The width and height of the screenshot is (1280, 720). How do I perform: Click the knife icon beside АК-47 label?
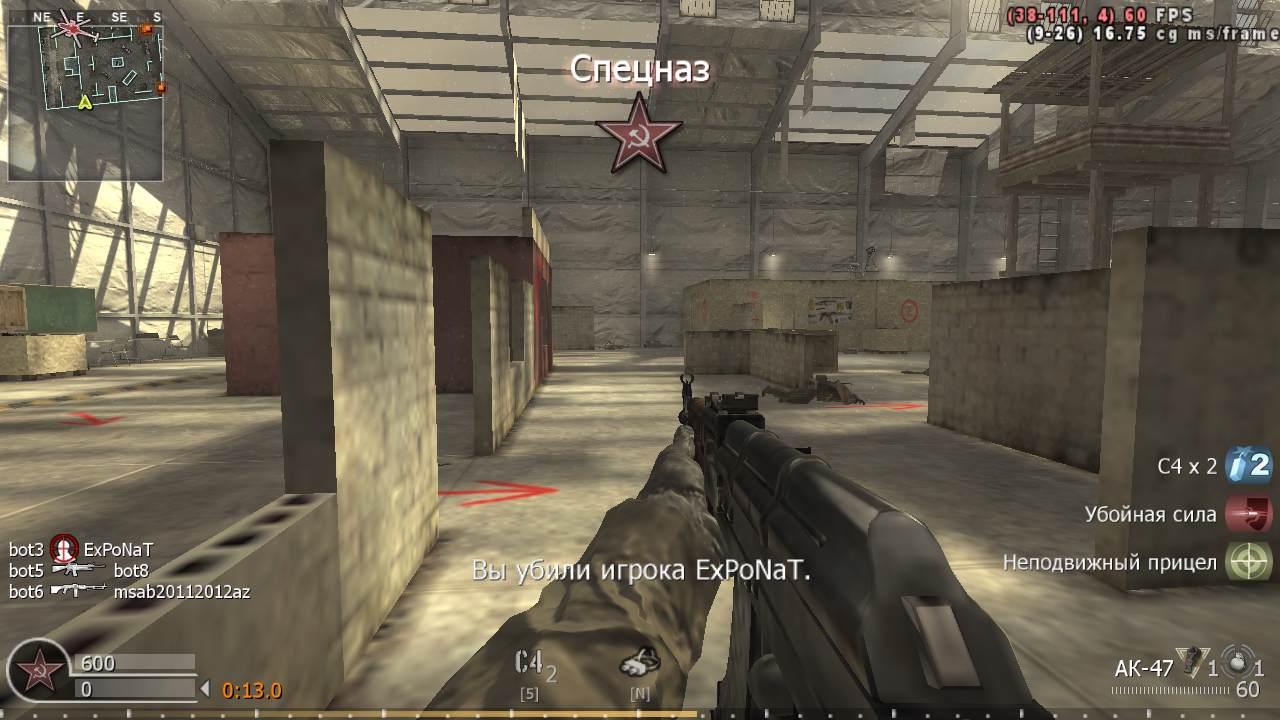pyautogui.click(x=1192, y=660)
